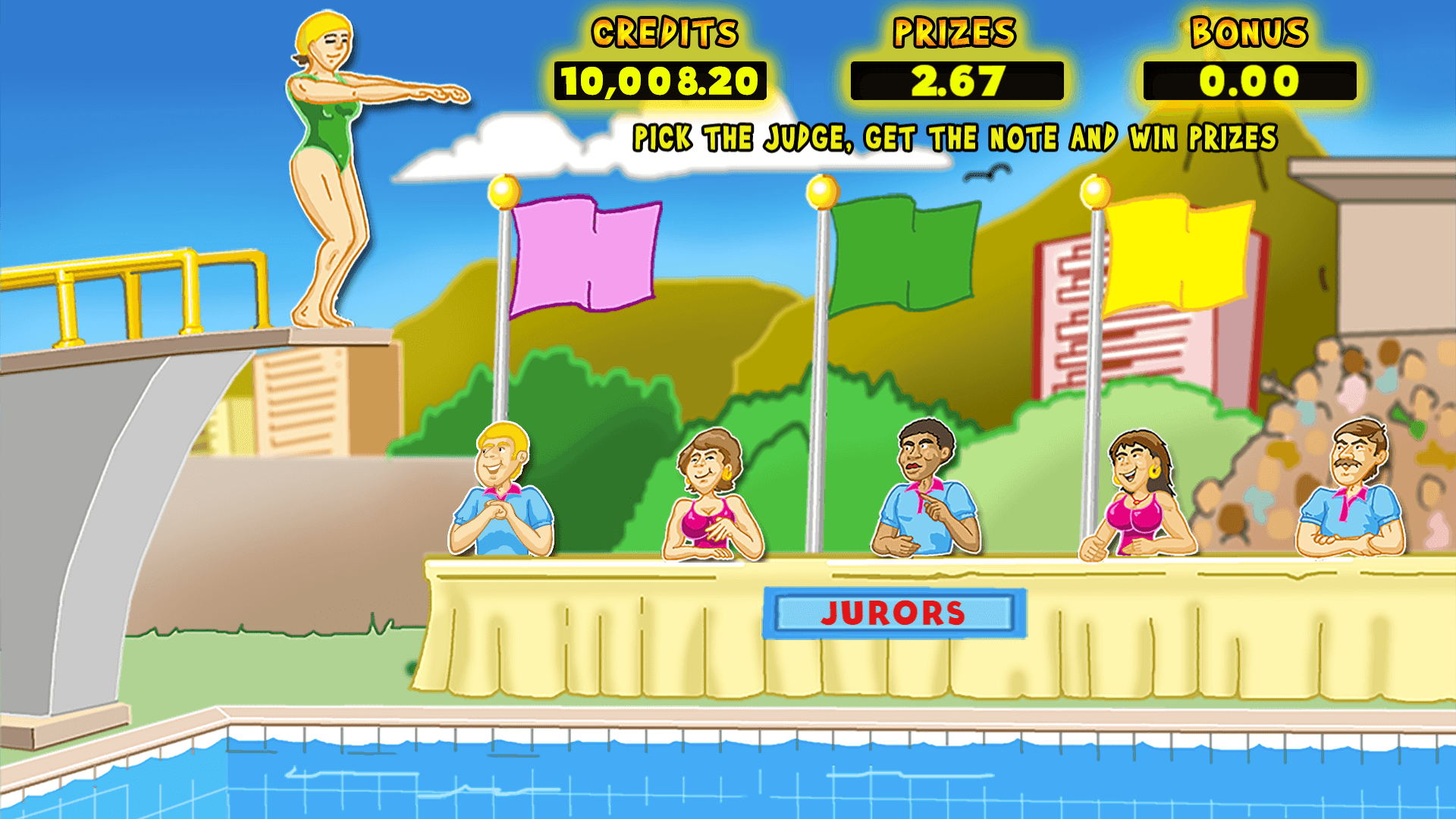Pick the blond male judge

tap(501, 491)
